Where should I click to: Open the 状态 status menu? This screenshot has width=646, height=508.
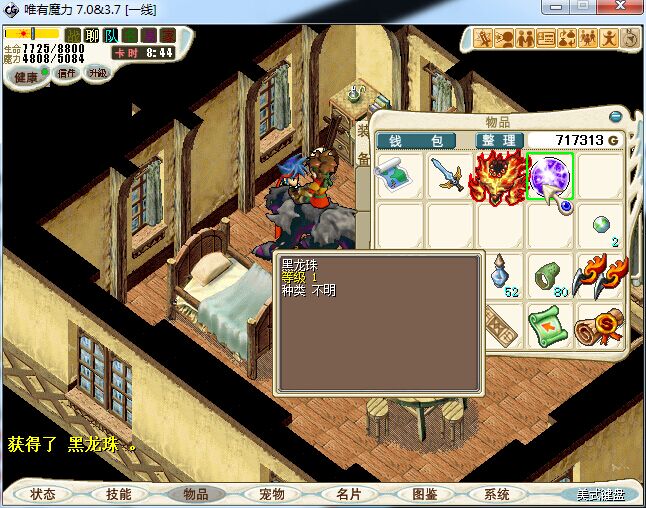point(43,494)
